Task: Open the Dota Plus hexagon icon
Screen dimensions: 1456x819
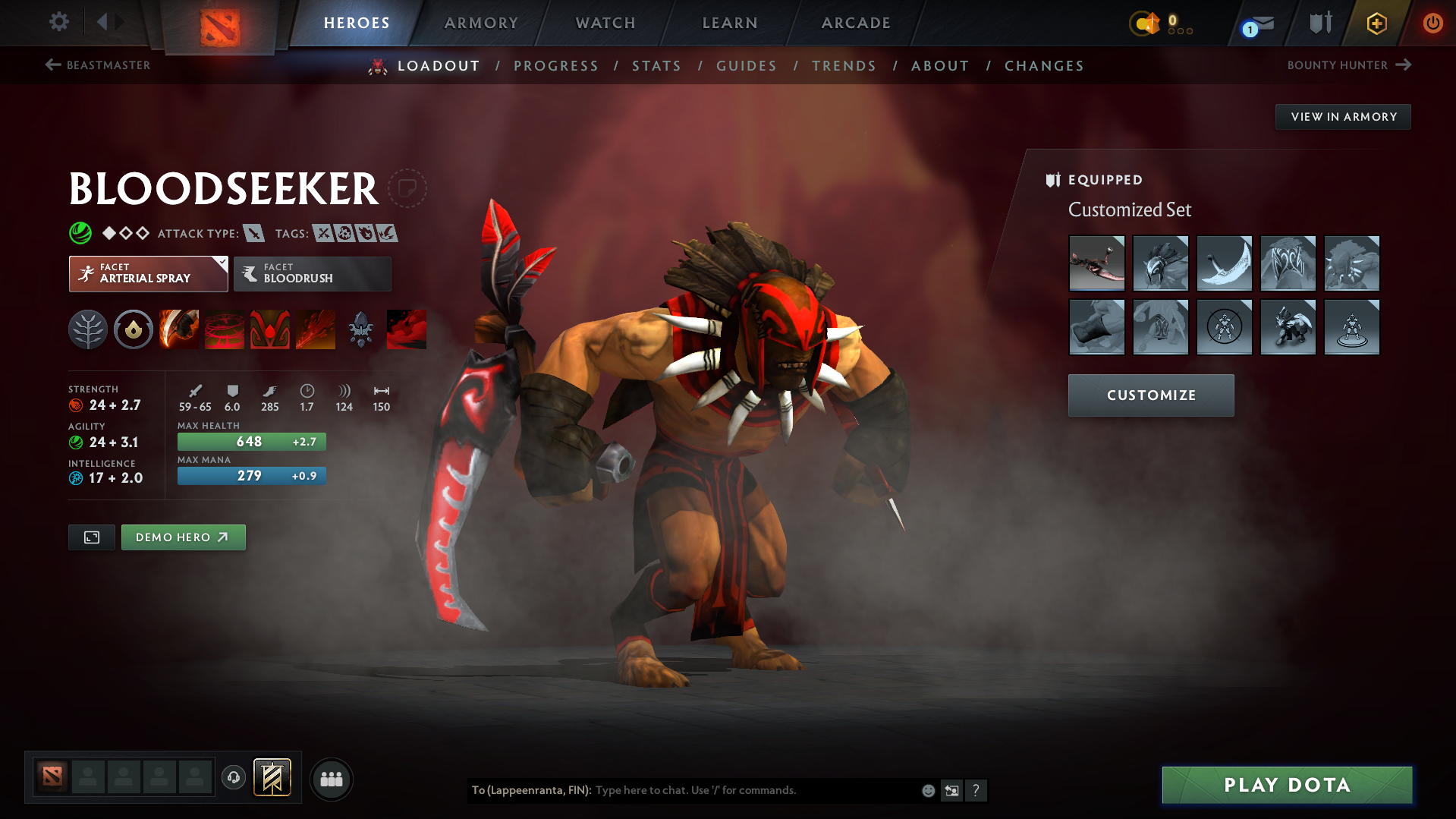Action: point(1376,23)
